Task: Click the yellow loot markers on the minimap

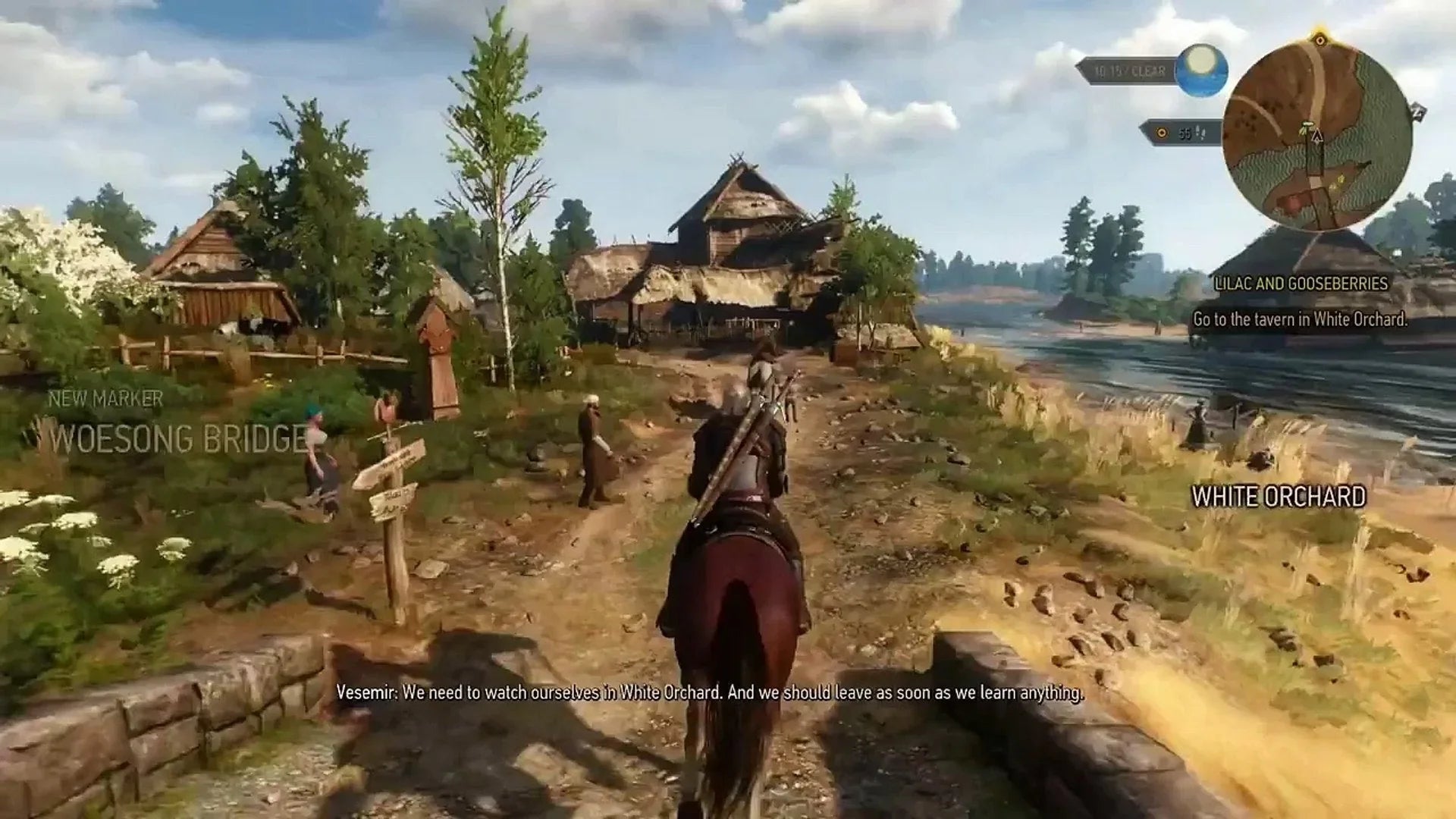Action: (1339, 182)
